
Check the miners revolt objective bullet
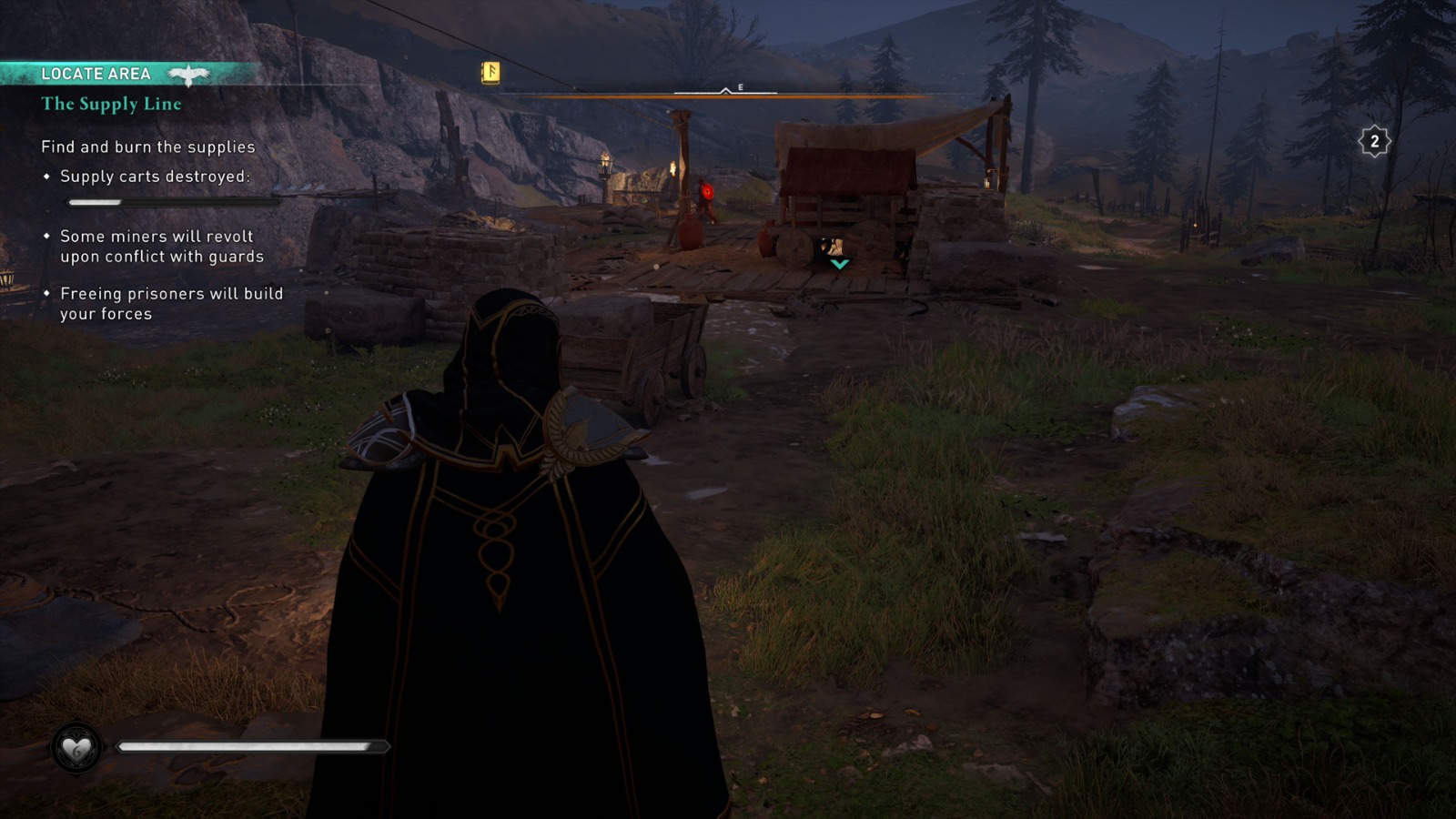pyautogui.click(x=45, y=236)
